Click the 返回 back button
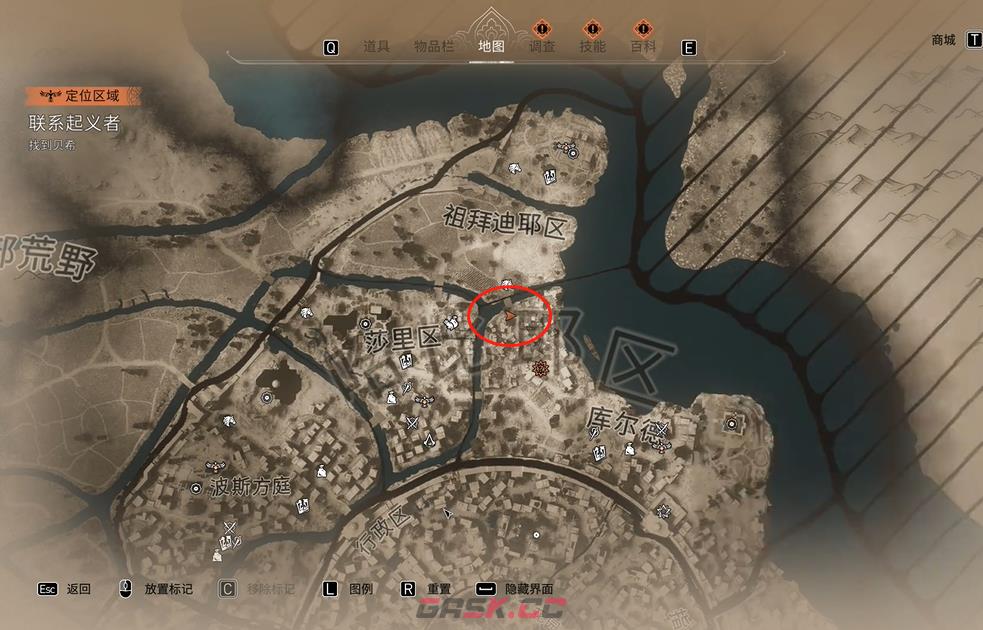The height and width of the screenshot is (630, 983). tap(78, 589)
